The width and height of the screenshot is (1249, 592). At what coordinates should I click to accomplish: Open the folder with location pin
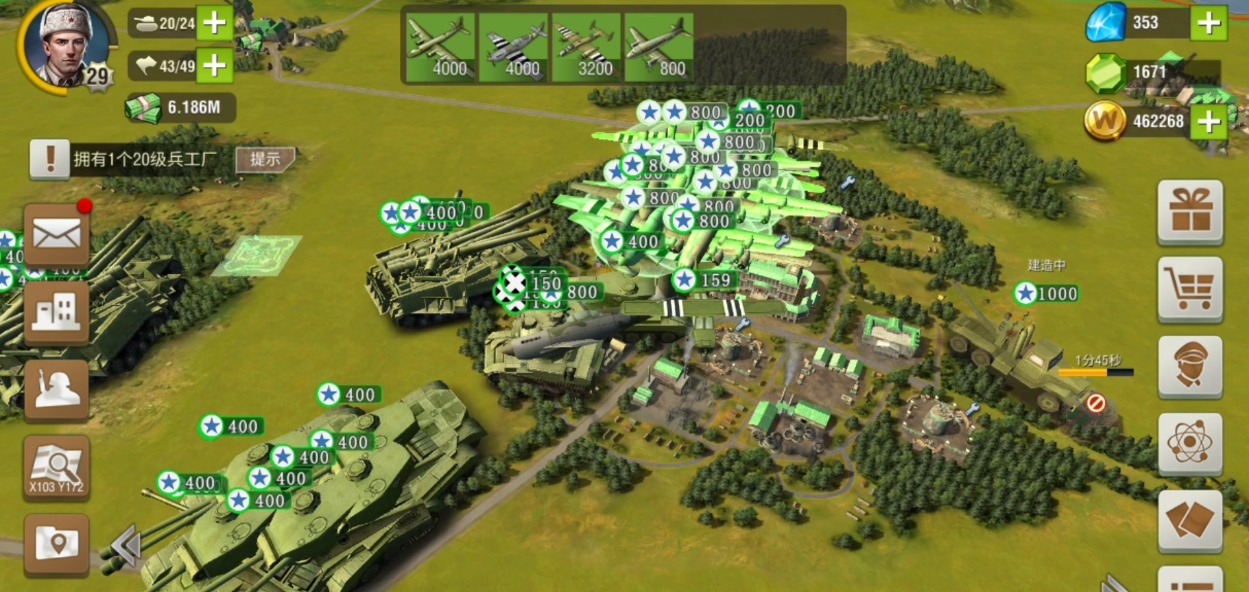(57, 543)
